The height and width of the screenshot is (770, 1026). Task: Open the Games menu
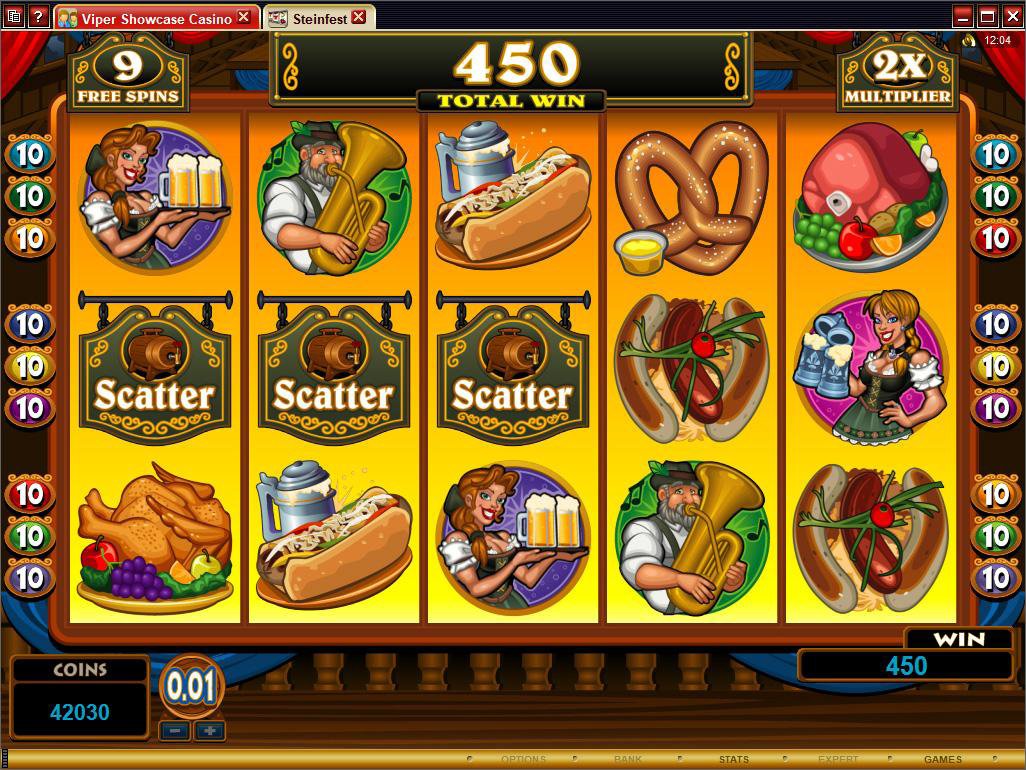click(x=942, y=760)
